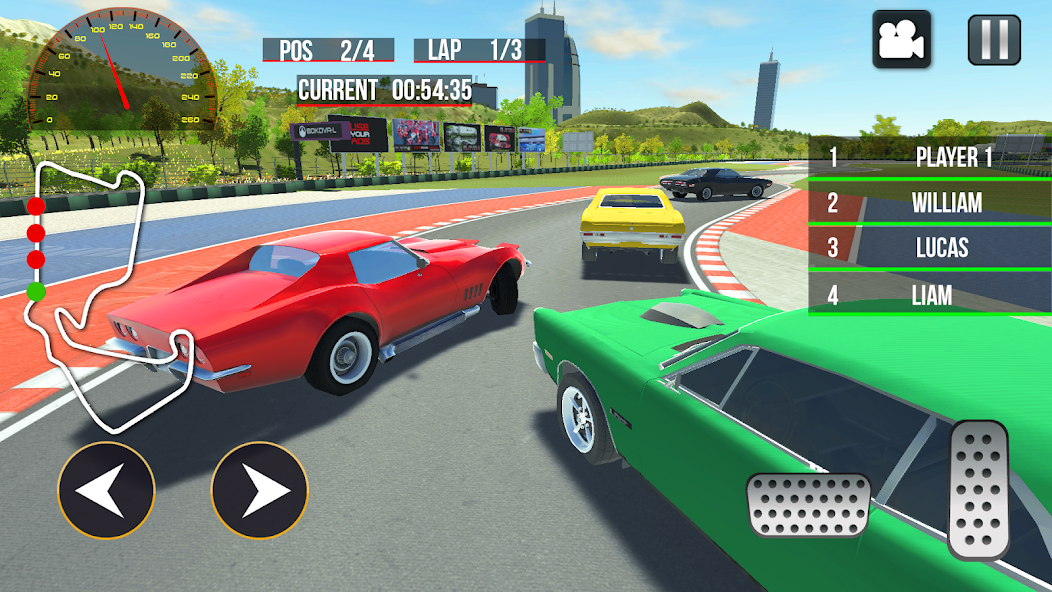Steer right with the arrow button
Viewport: 1052px width, 592px height.
pos(260,491)
